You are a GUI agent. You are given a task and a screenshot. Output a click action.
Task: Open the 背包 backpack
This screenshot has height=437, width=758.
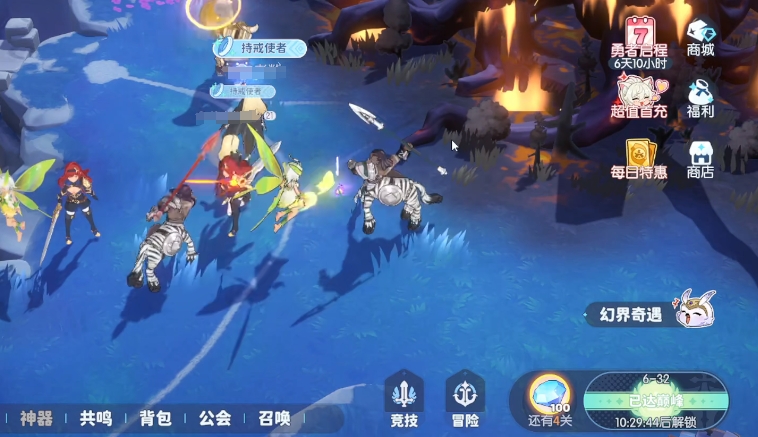point(156,419)
